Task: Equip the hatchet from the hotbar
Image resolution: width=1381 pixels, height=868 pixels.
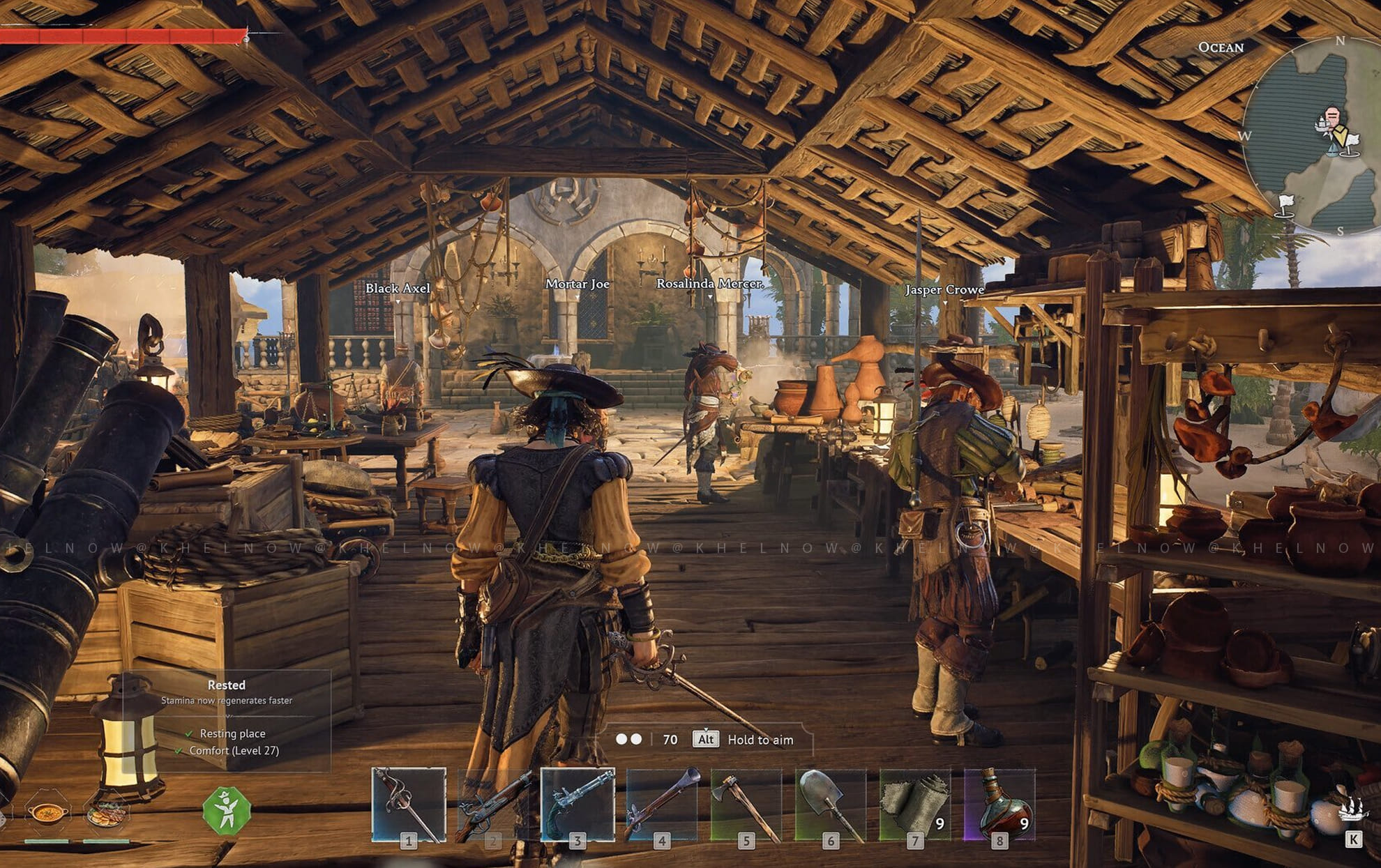Action: pyautogui.click(x=746, y=805)
